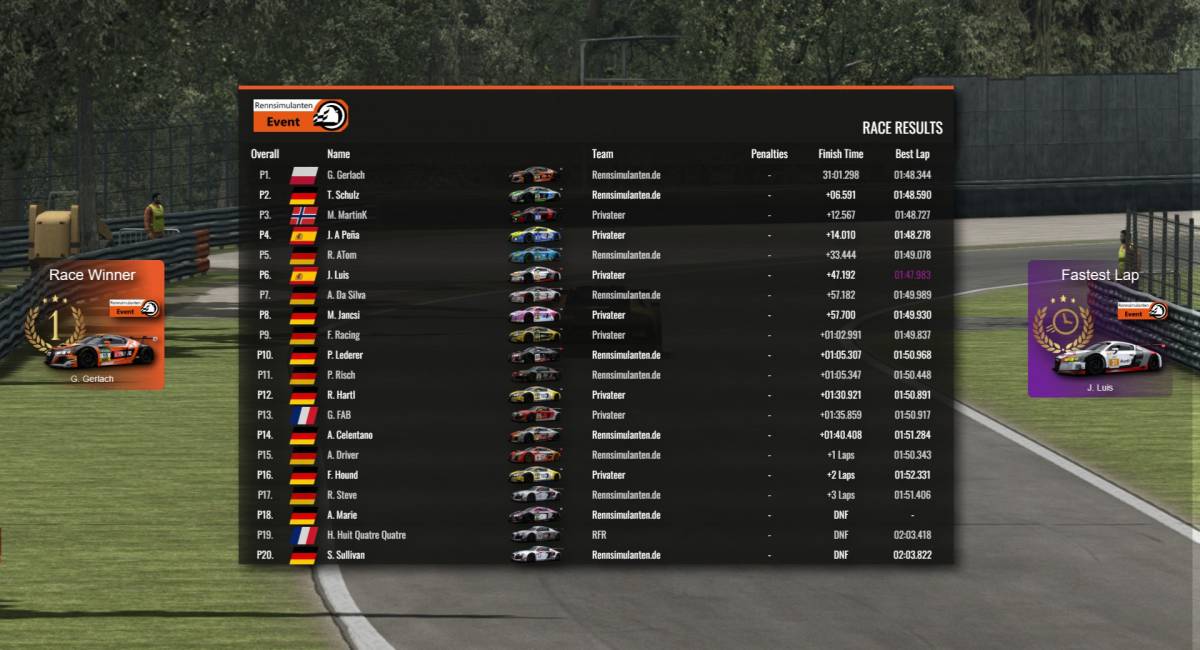This screenshot has height=650, width=1200.
Task: Click M. MartinK's result row
Action: click(x=595, y=215)
